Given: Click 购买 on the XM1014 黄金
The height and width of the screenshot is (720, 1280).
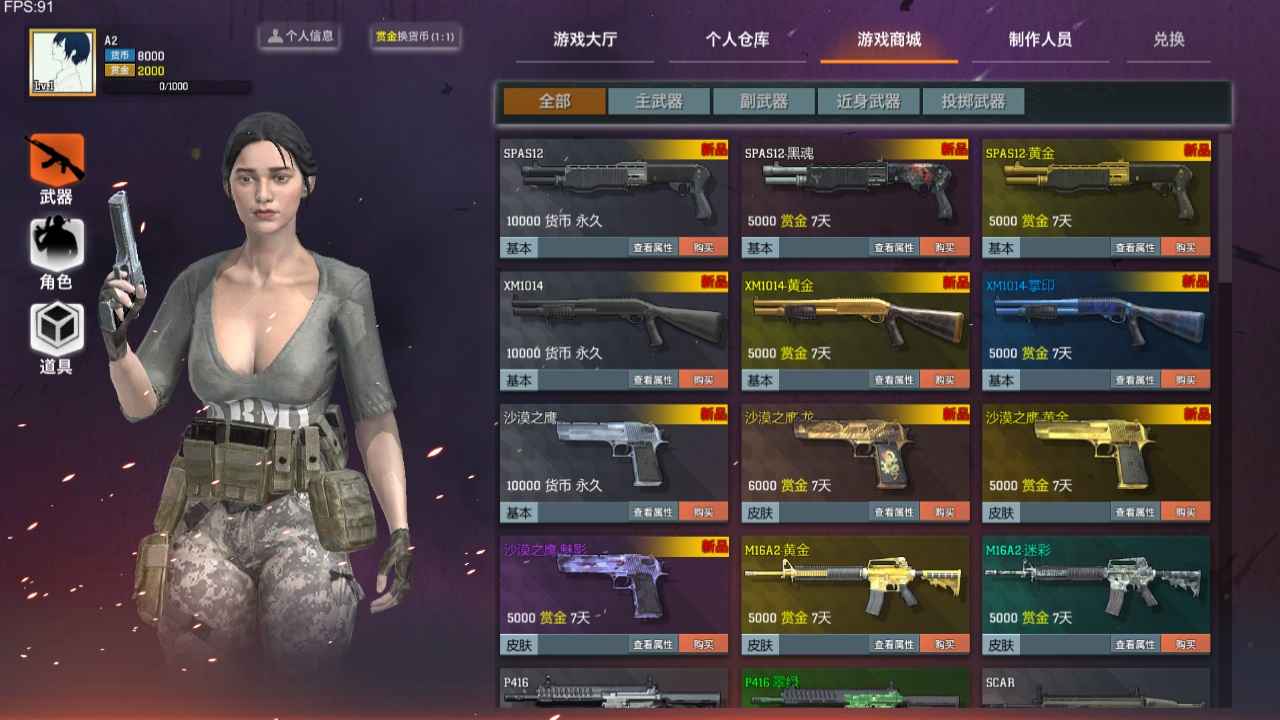Looking at the screenshot, I should pos(945,380).
